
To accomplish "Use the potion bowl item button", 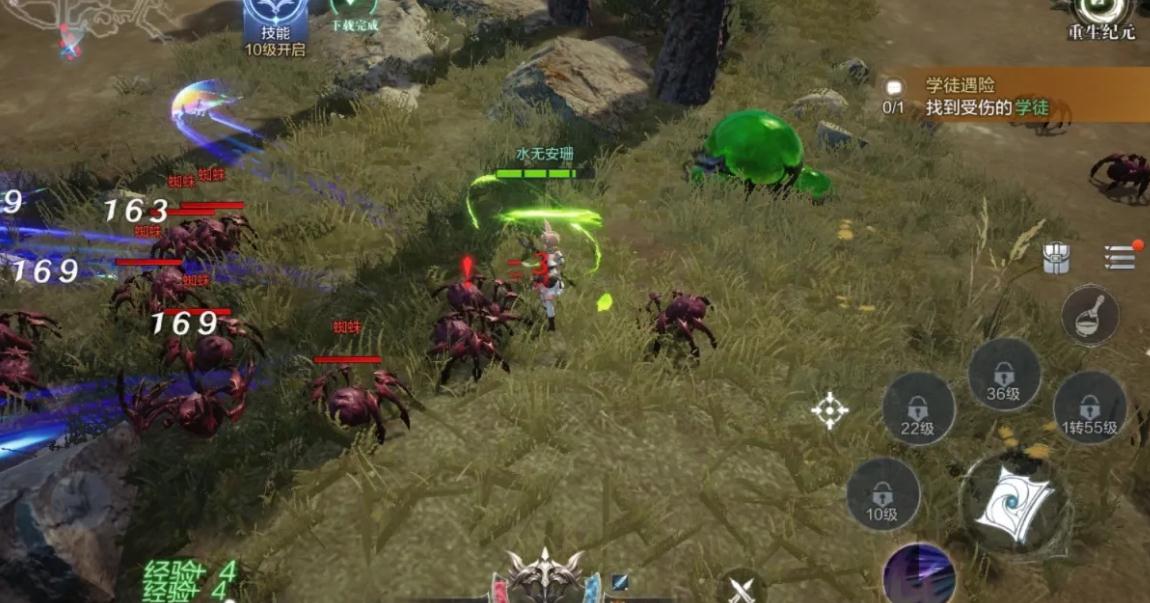I will (x=1090, y=315).
